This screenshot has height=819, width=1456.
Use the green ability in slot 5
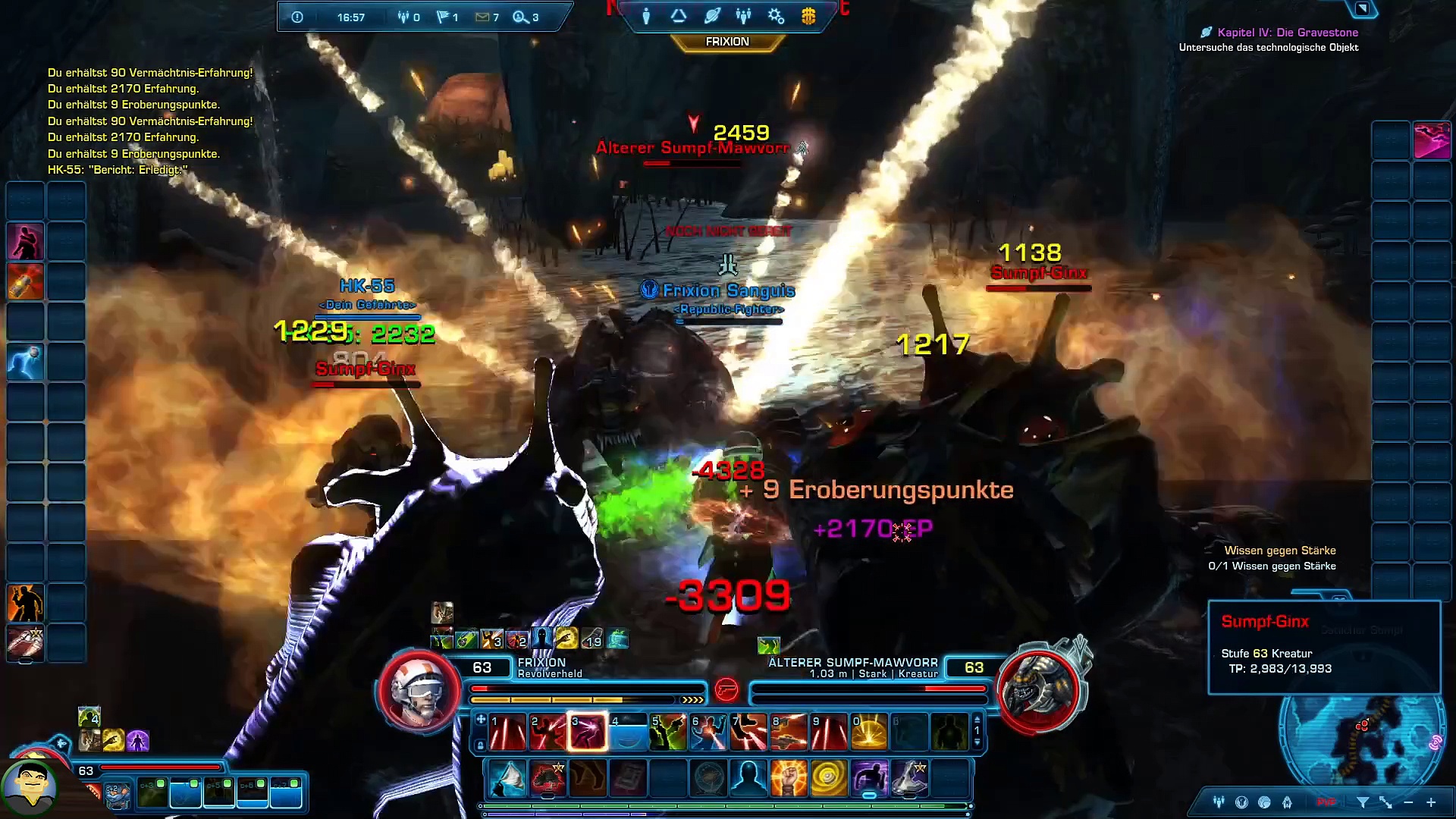pyautogui.click(x=667, y=733)
